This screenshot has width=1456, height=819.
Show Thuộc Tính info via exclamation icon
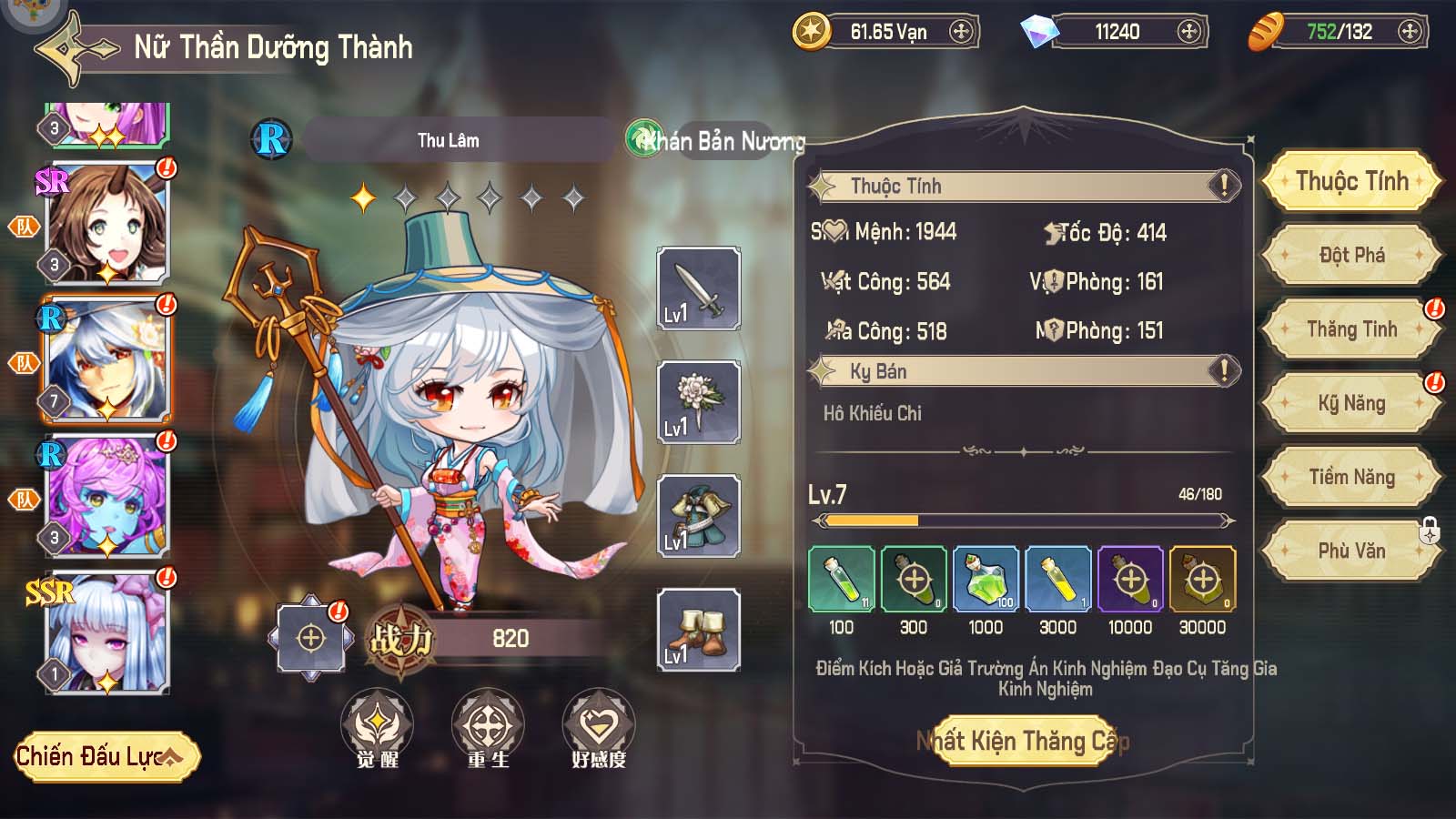click(1224, 187)
